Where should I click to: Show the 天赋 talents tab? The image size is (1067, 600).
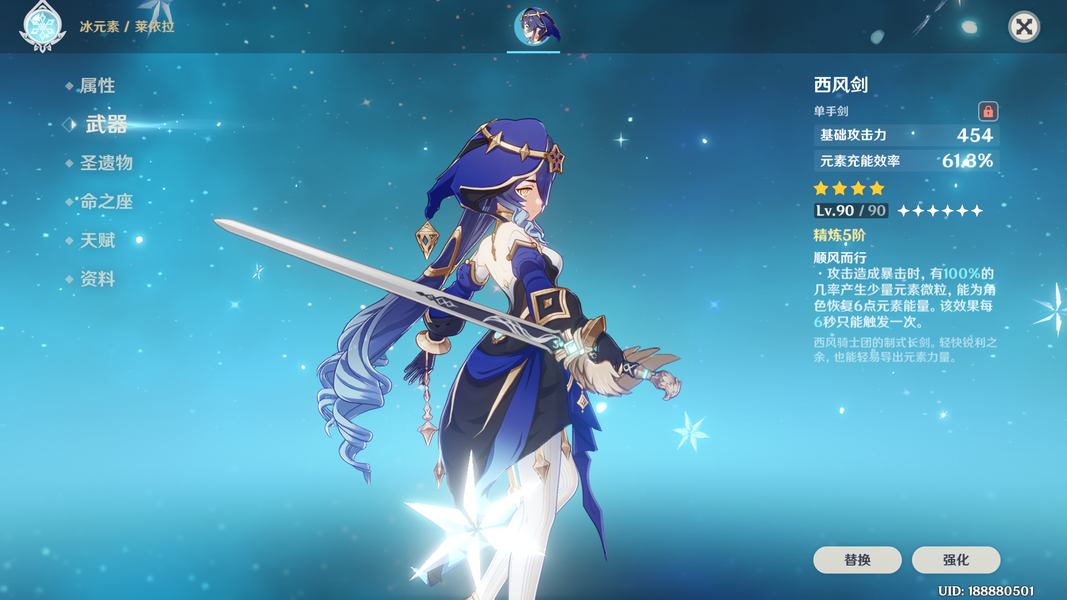point(97,241)
